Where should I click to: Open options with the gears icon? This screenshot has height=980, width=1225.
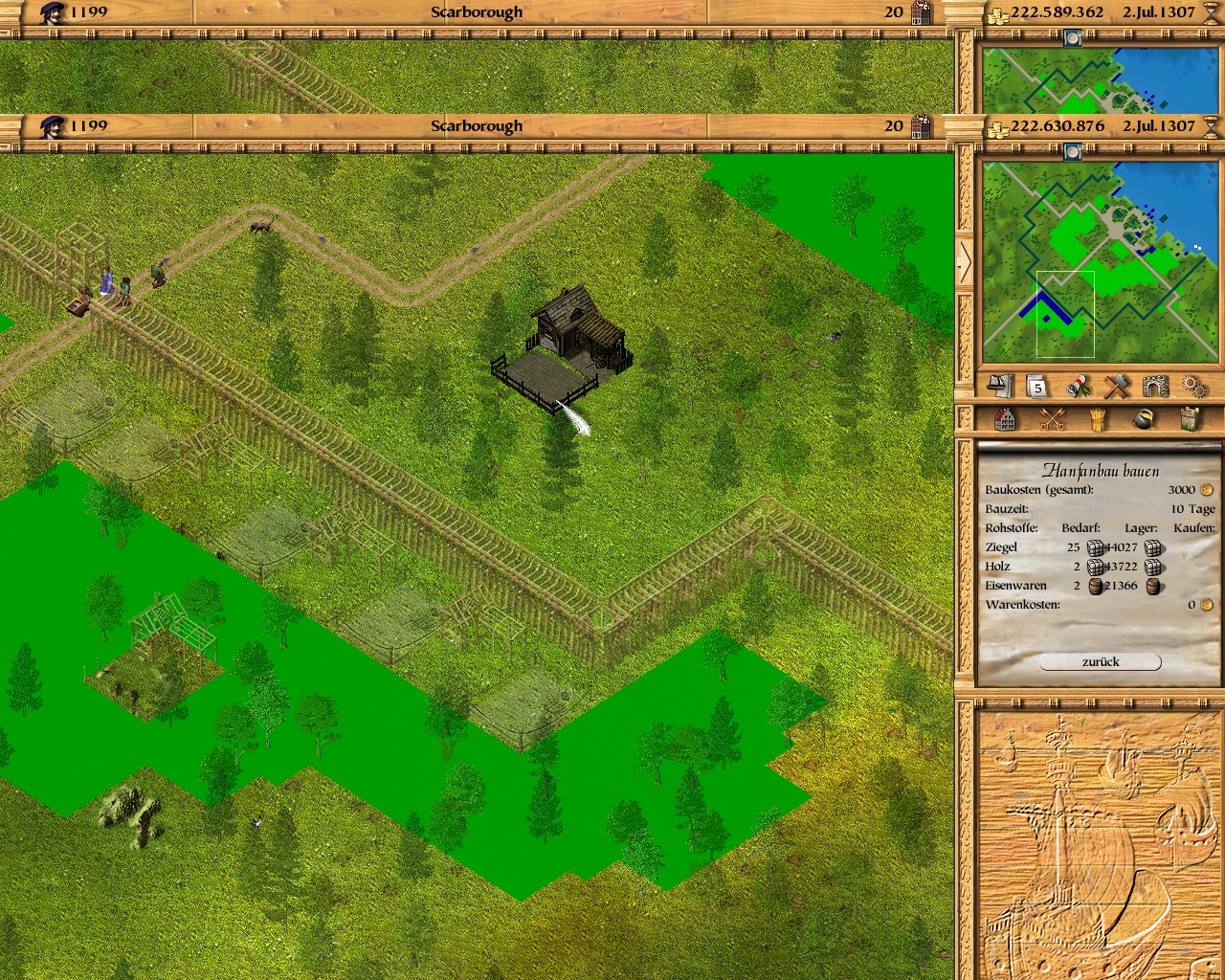1194,387
